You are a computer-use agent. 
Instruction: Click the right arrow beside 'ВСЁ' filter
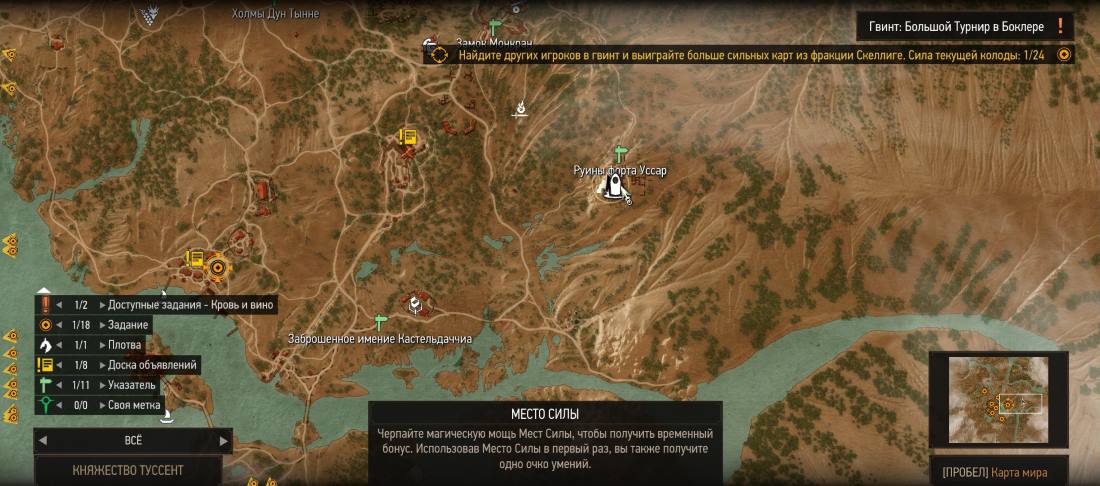click(224, 440)
